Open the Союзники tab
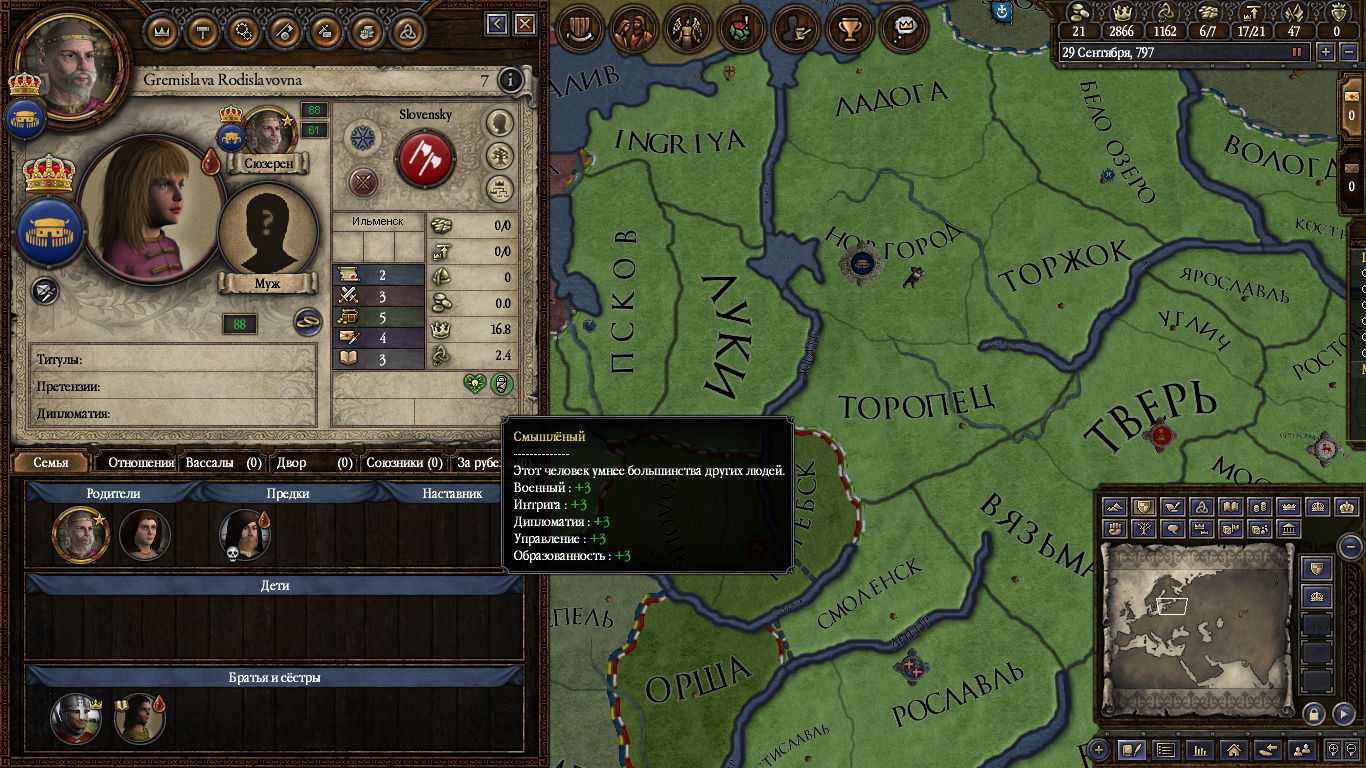1366x768 pixels. pyautogui.click(x=404, y=463)
